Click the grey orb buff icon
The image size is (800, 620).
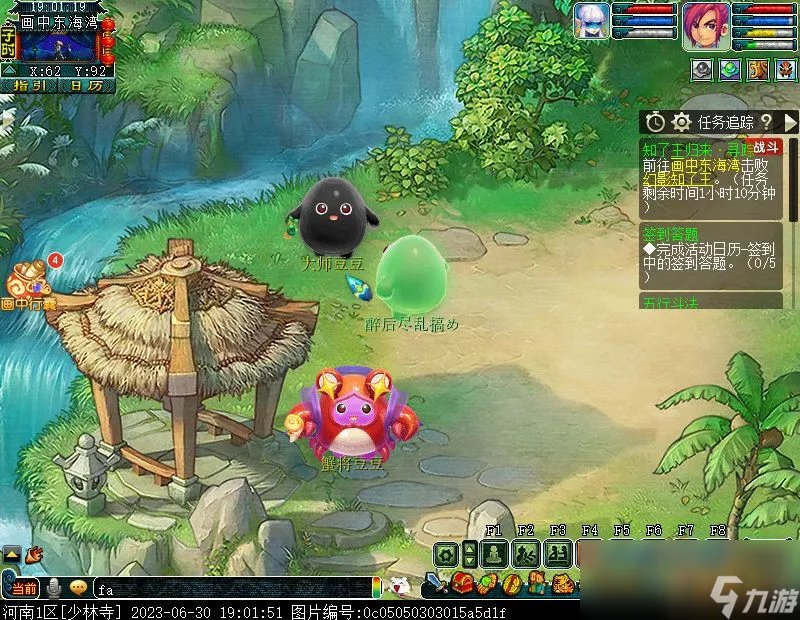pyautogui.click(x=702, y=69)
